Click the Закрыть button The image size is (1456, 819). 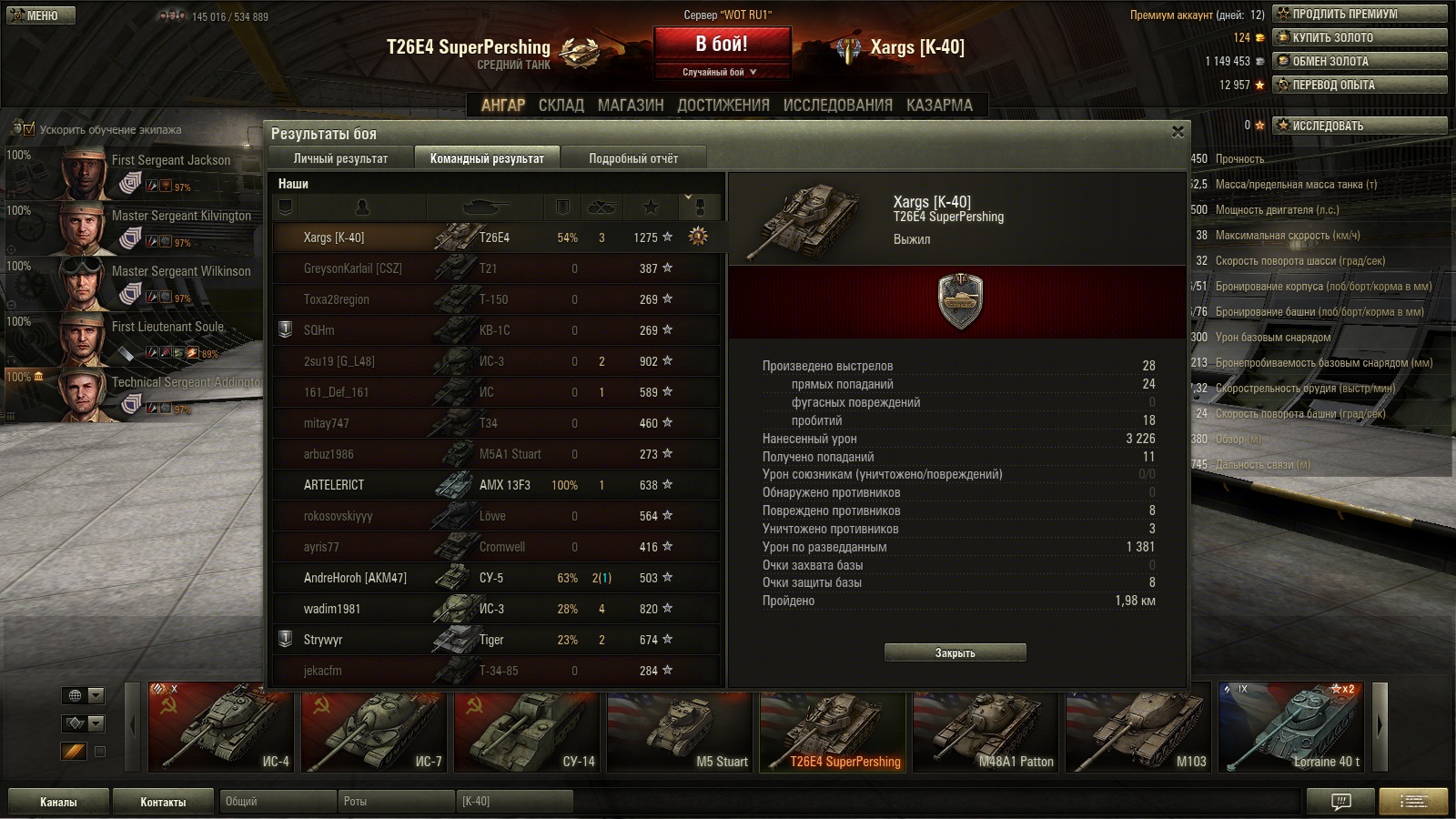[955, 652]
